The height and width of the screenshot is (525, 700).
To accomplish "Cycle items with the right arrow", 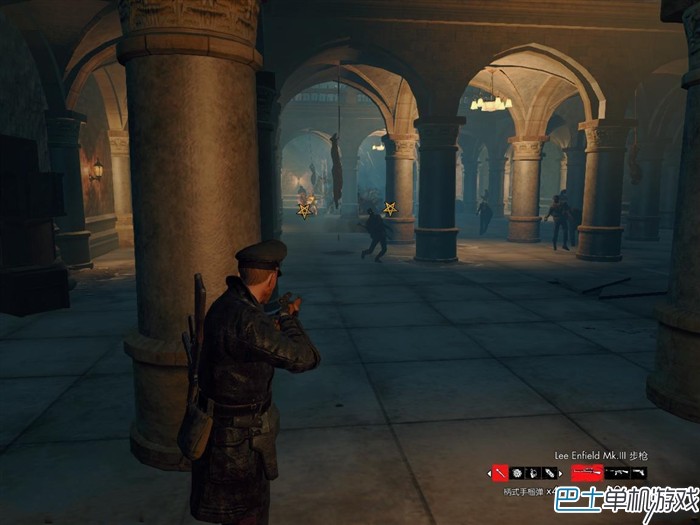I will (x=558, y=472).
